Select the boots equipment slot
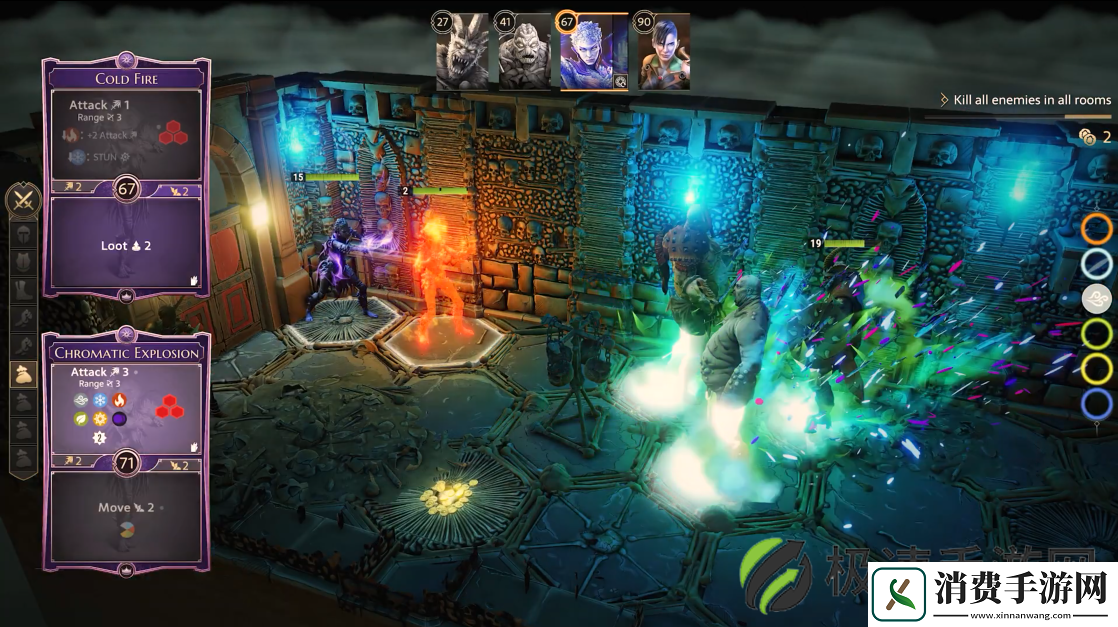This screenshot has height=627, width=1118. [x=22, y=291]
